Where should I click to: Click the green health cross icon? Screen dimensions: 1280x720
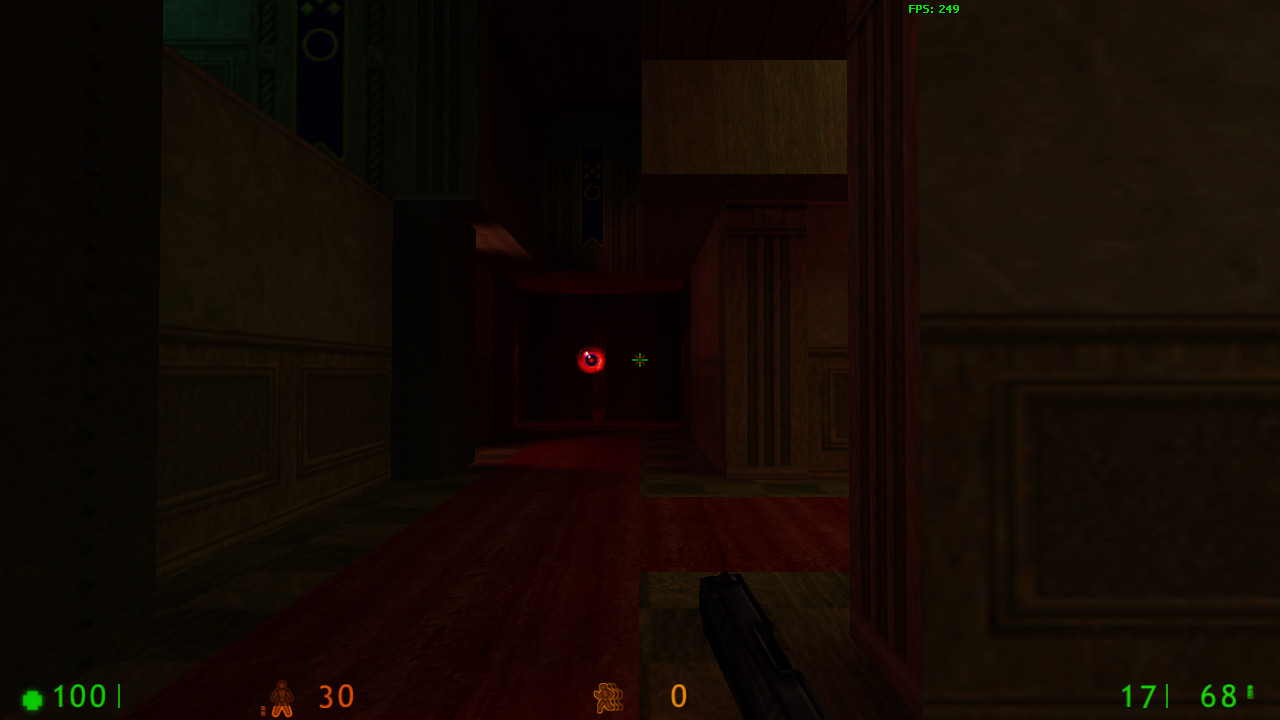pyautogui.click(x=32, y=697)
